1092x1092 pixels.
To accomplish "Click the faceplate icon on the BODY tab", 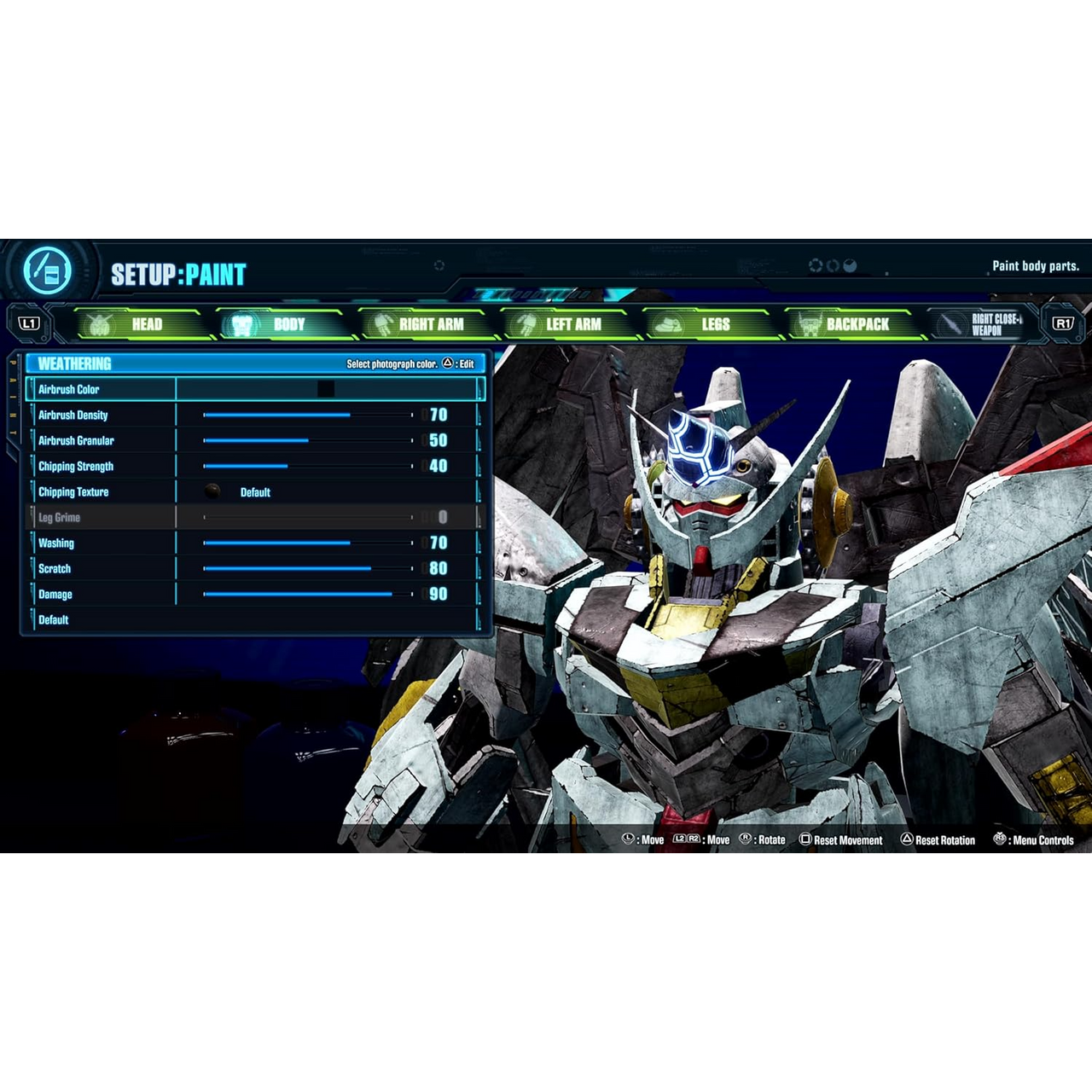I will click(x=242, y=324).
